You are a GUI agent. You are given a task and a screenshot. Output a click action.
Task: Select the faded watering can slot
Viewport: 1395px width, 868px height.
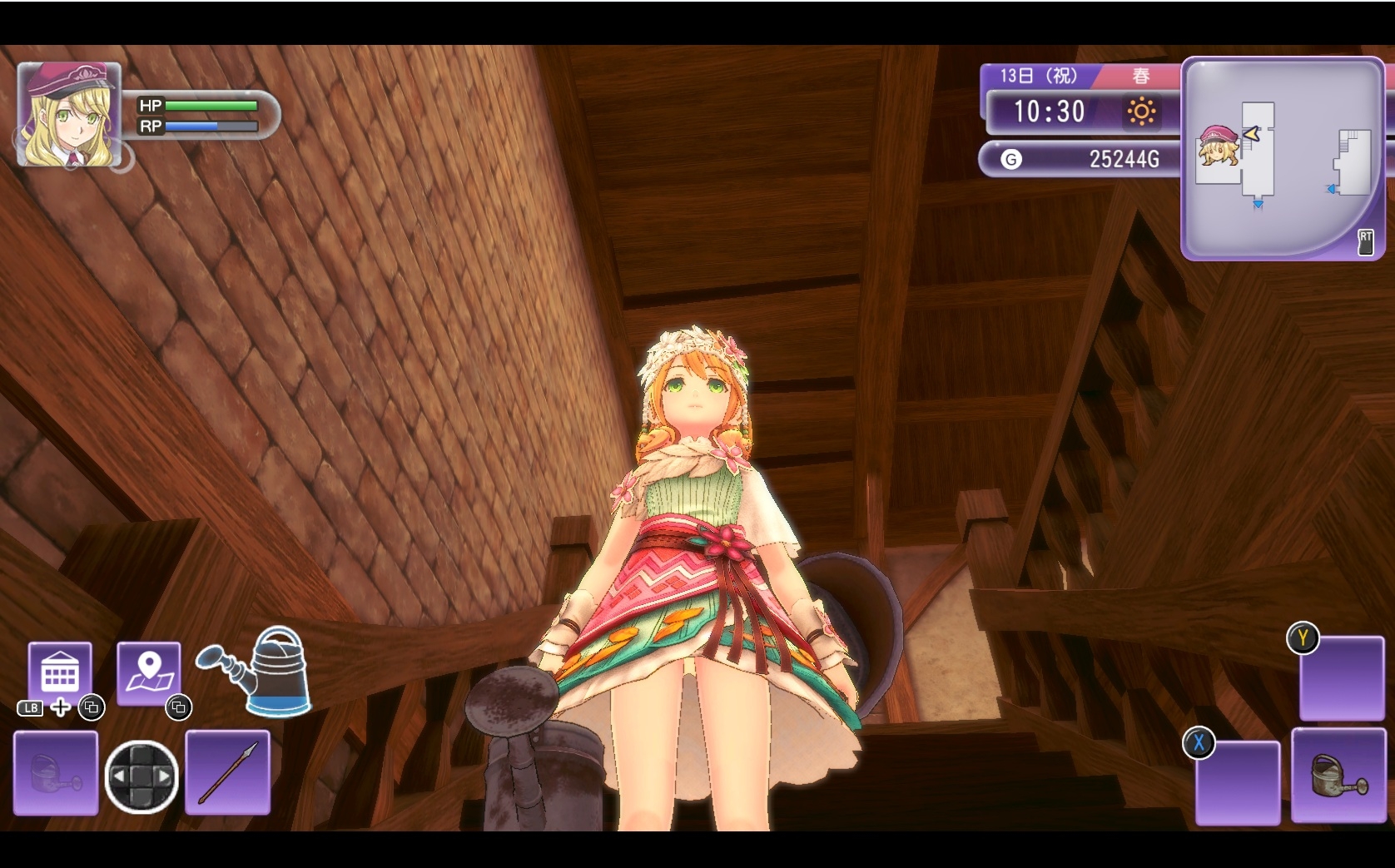pos(56,772)
